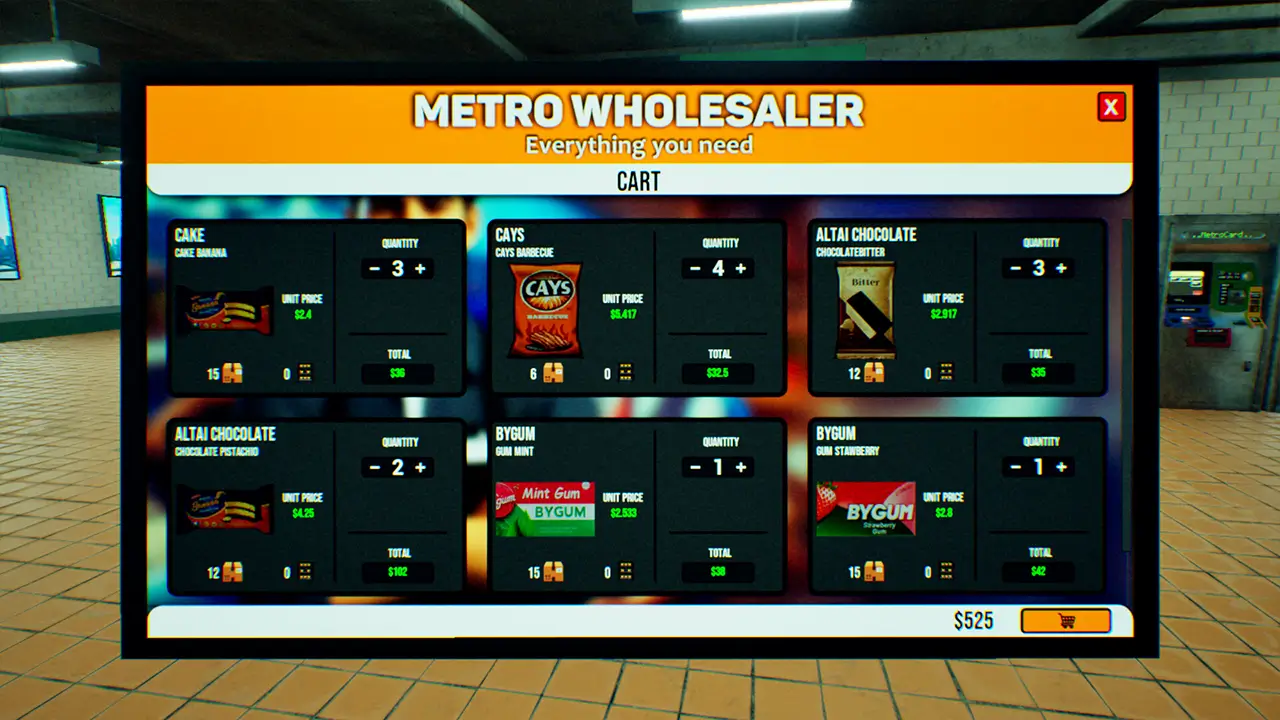Click the CART header label
Image resolution: width=1280 pixels, height=720 pixels.
point(638,181)
